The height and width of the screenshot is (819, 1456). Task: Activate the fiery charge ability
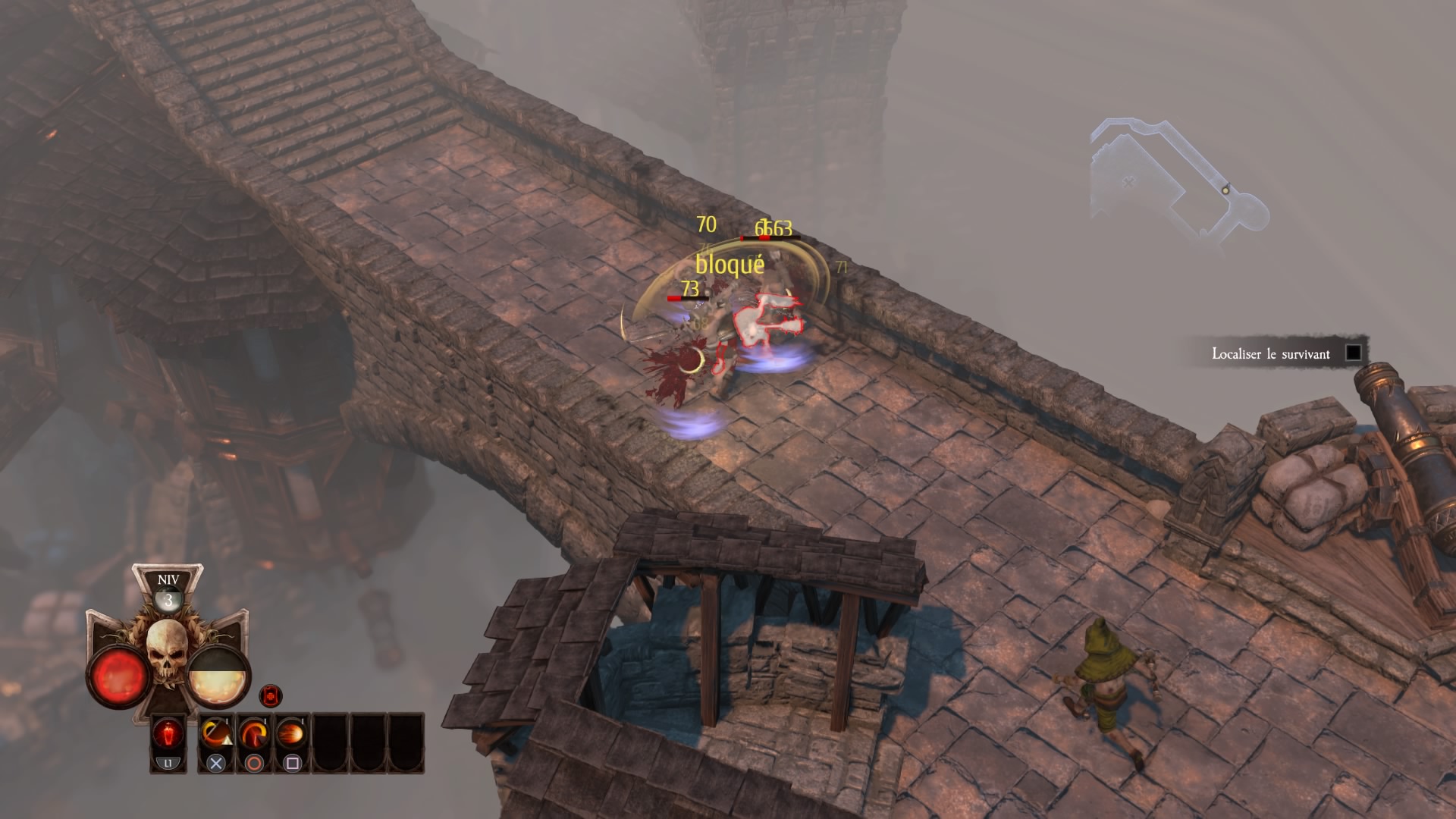292,735
